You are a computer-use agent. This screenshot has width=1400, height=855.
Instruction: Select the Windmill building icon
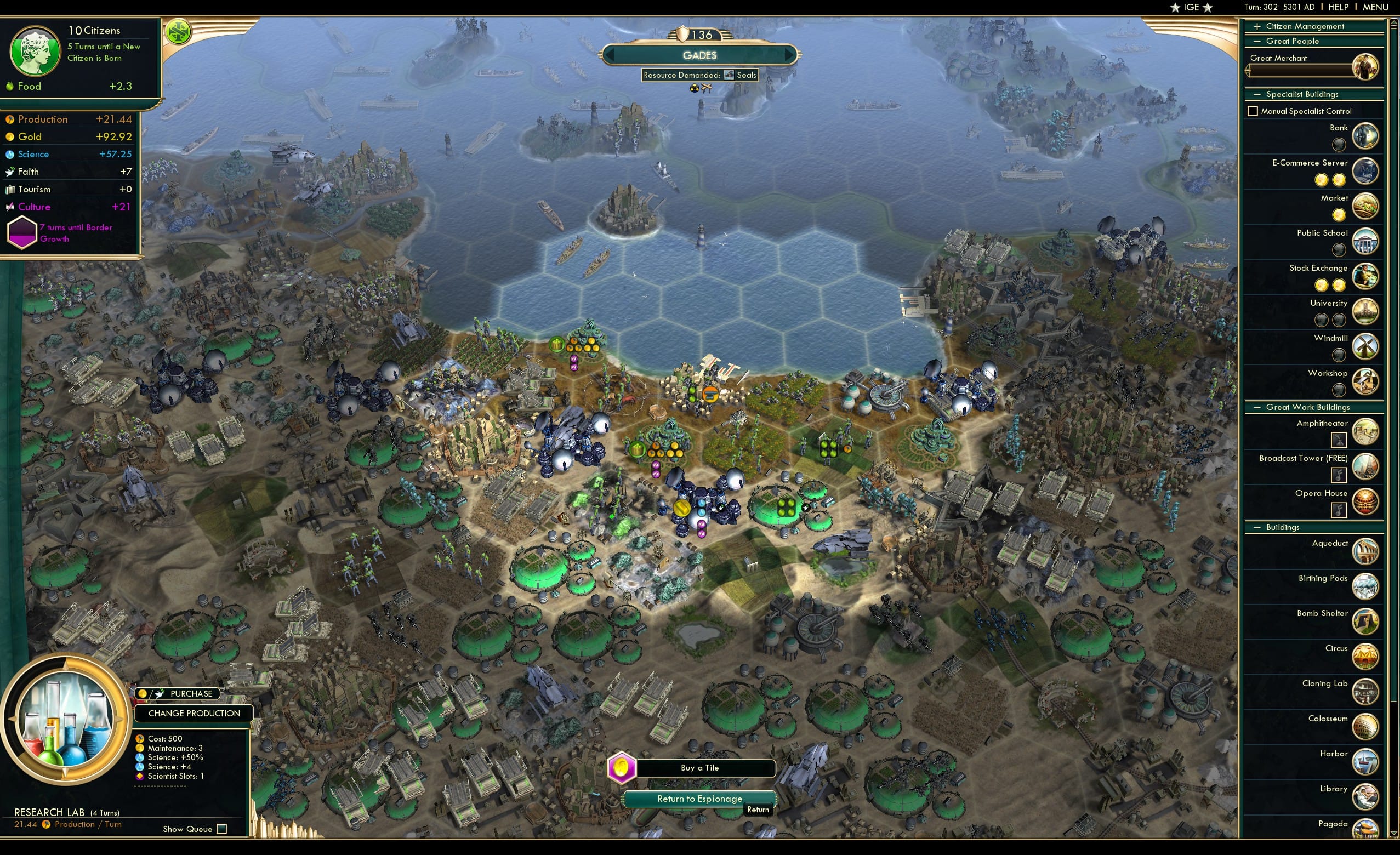tap(1365, 346)
